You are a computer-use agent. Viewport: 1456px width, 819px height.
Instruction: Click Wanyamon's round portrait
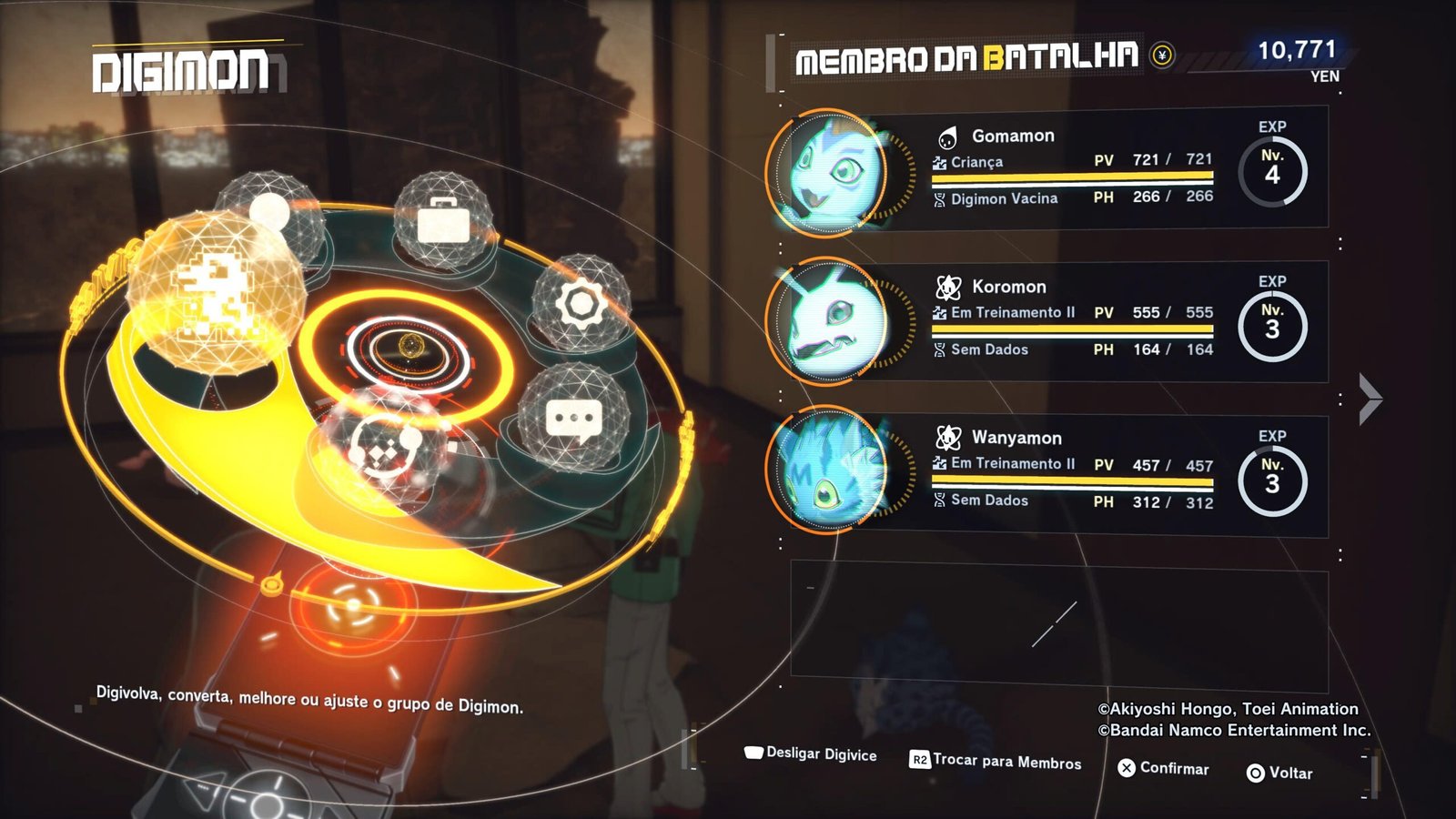point(827,471)
